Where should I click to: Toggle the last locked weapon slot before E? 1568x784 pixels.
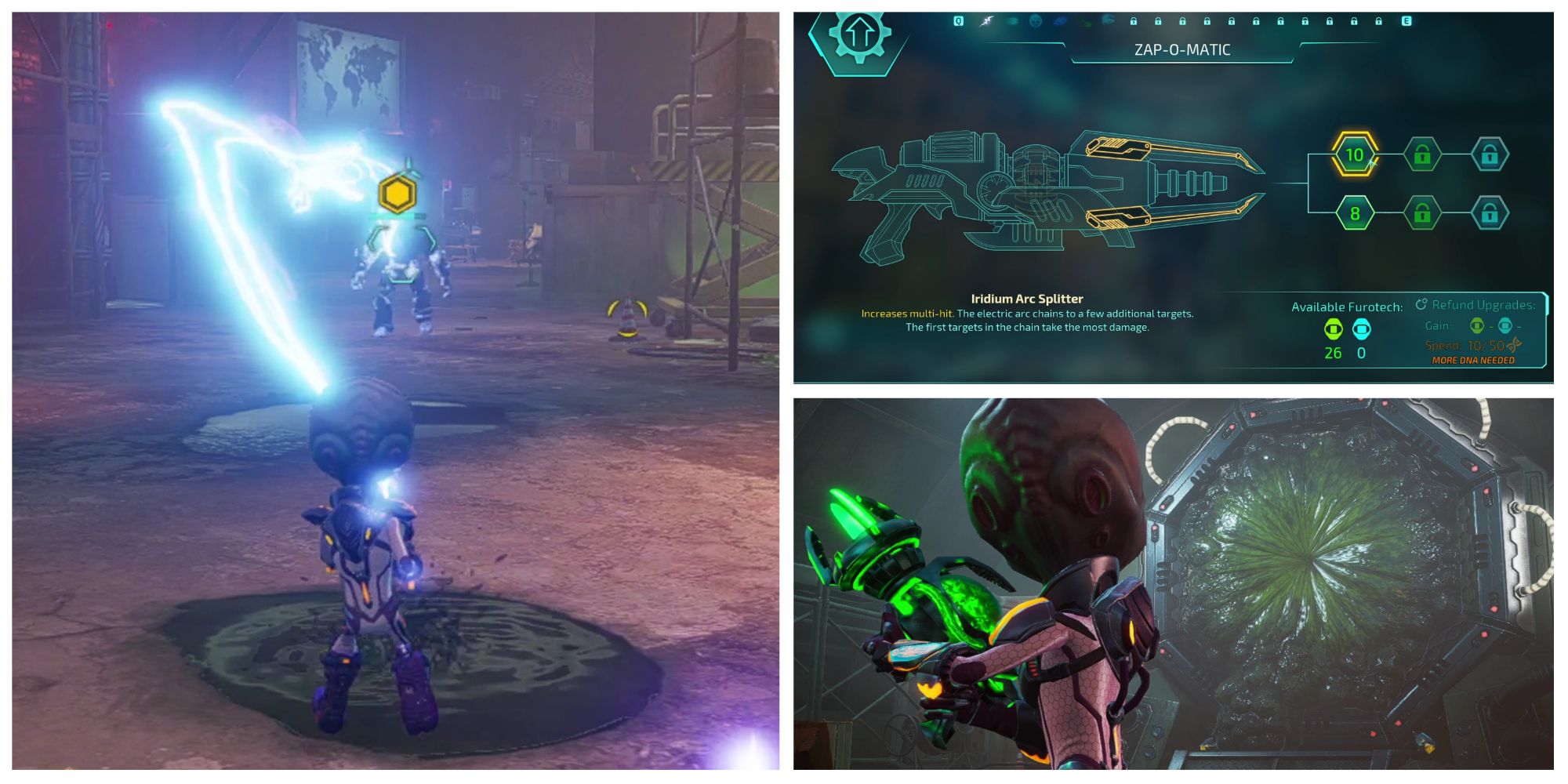[1378, 22]
